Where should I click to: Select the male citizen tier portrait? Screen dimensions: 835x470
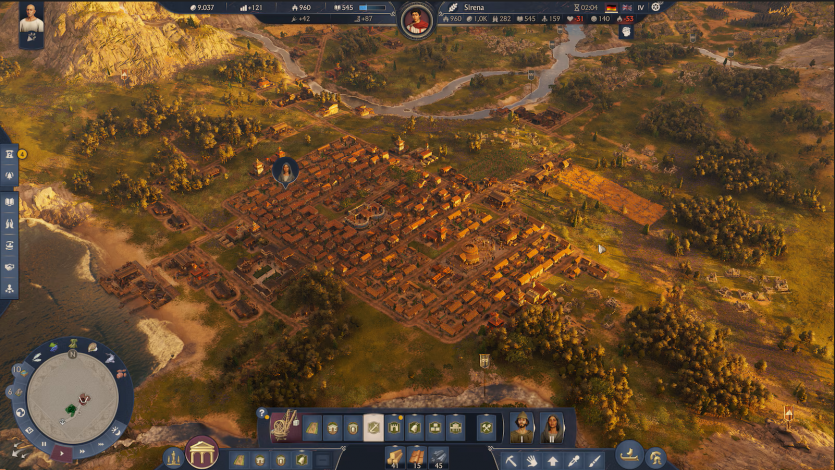tap(522, 427)
